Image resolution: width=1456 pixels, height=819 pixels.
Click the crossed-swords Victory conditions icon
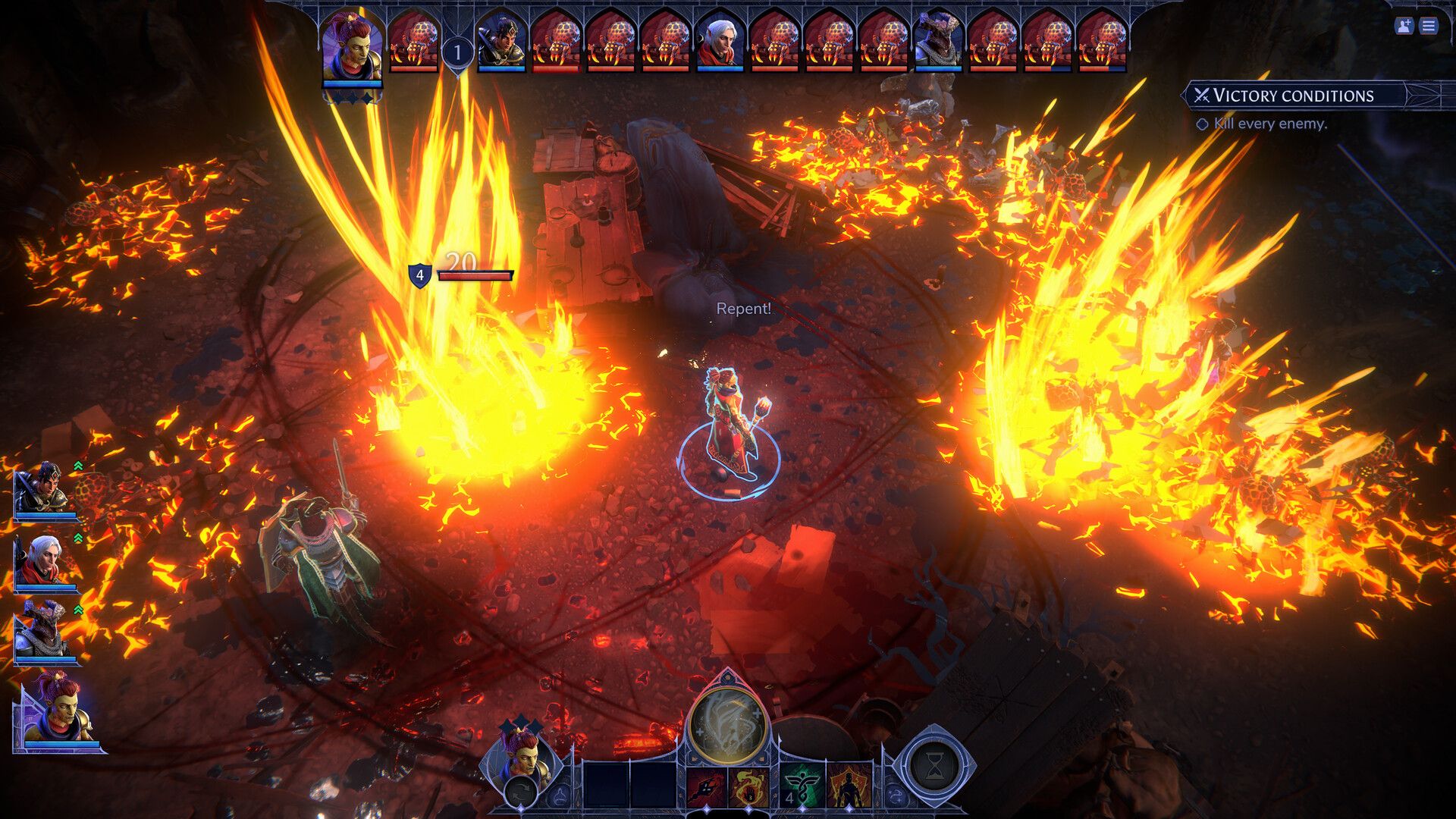1203,95
